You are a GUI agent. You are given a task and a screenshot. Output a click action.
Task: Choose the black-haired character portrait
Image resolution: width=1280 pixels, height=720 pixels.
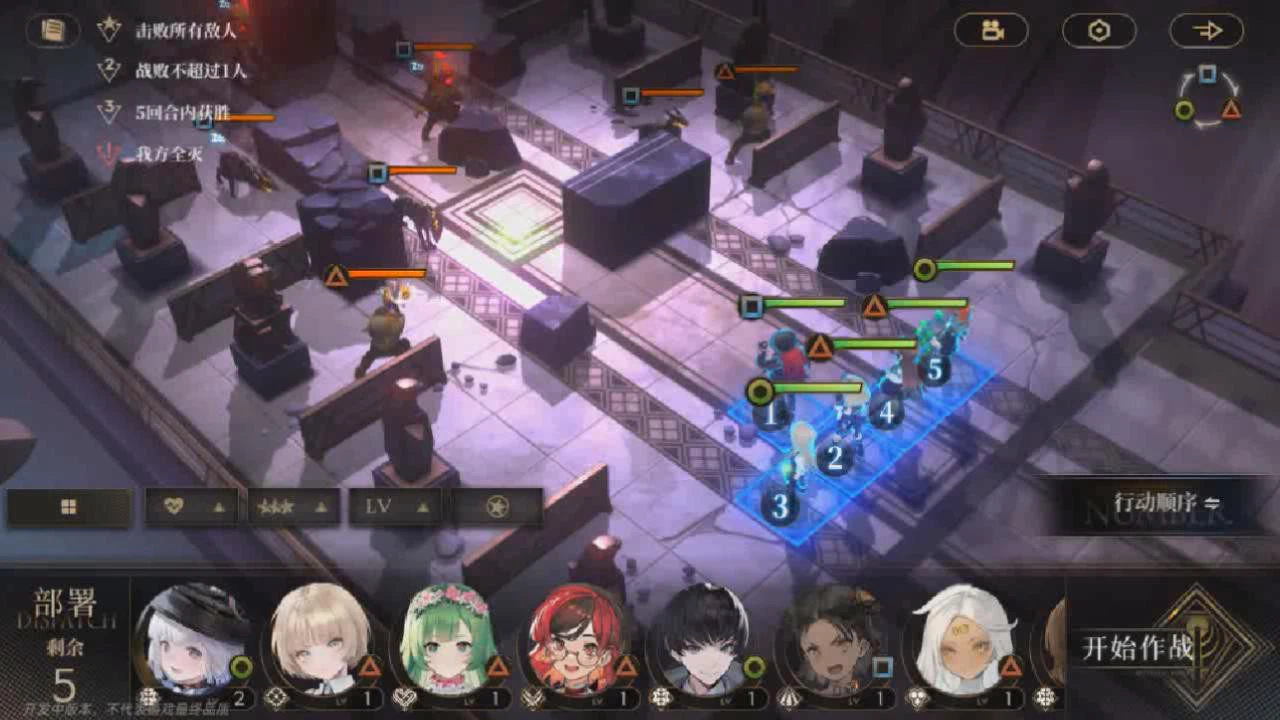point(704,640)
